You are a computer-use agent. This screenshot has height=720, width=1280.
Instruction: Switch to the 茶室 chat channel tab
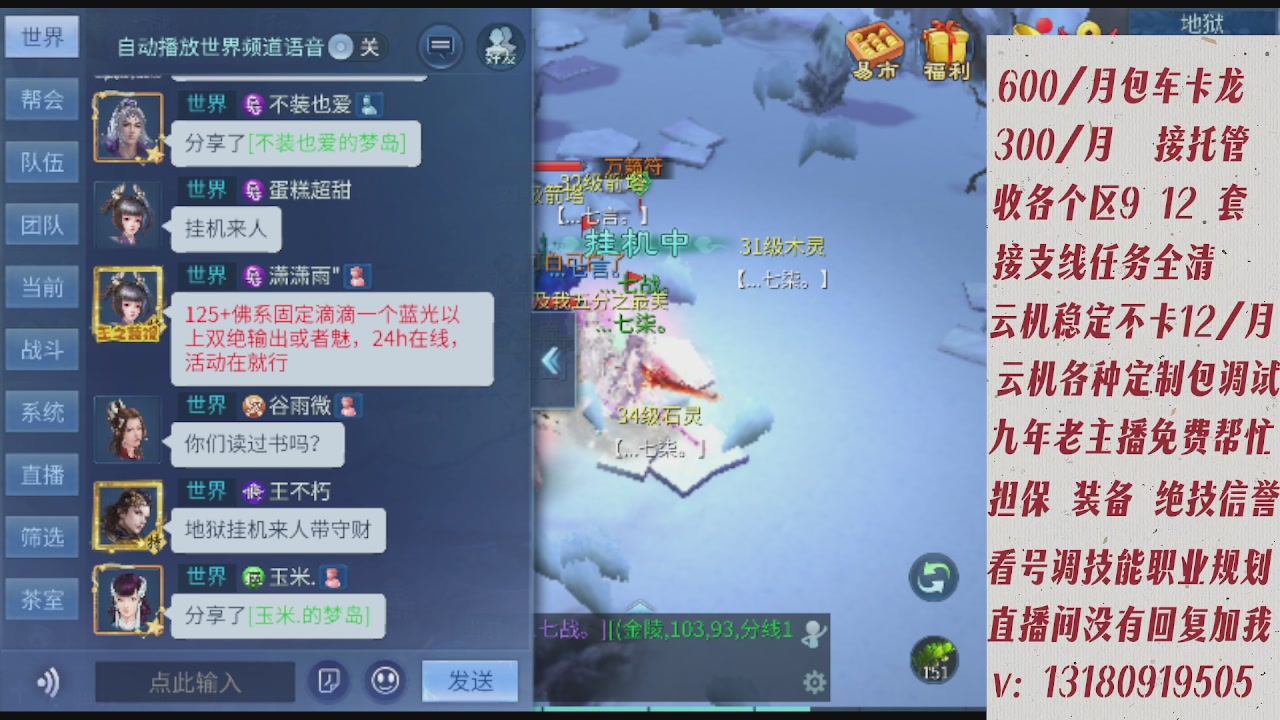[x=42, y=599]
